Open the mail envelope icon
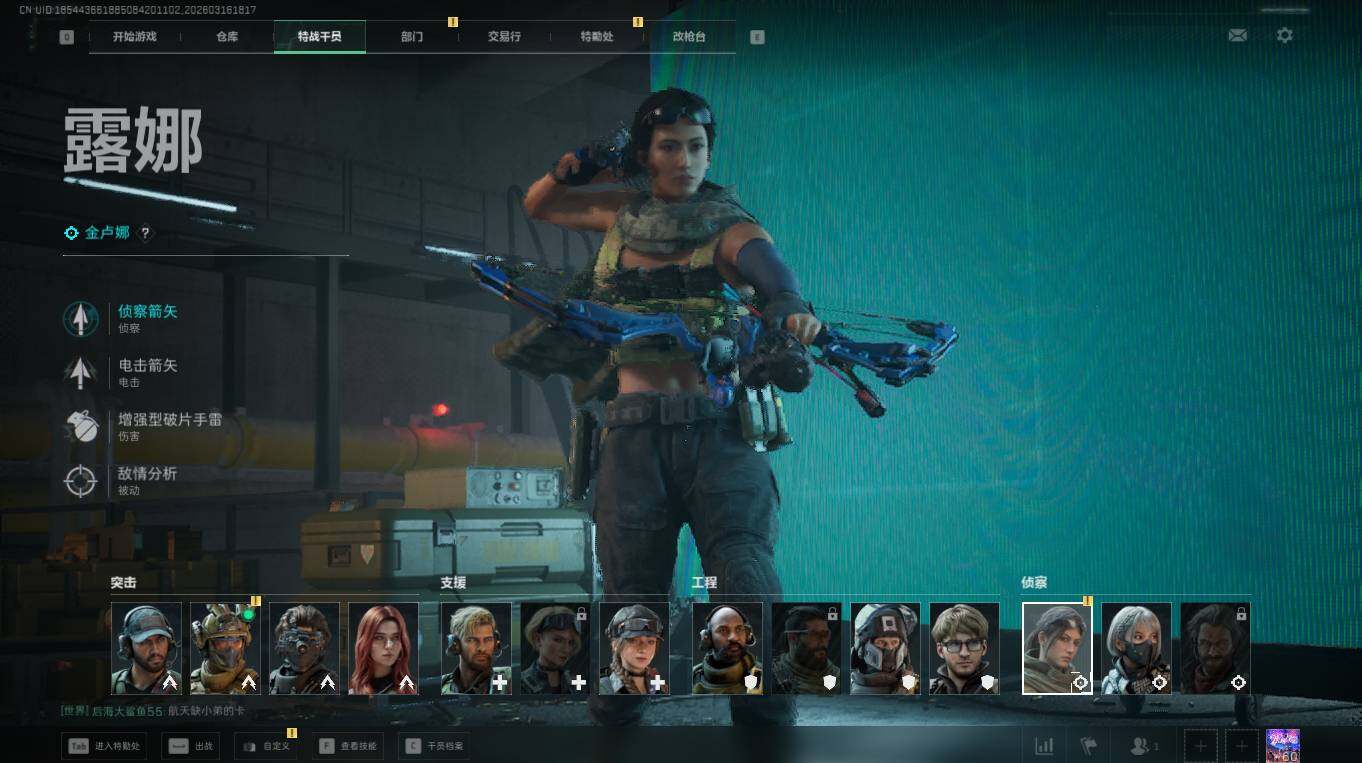 [x=1238, y=35]
